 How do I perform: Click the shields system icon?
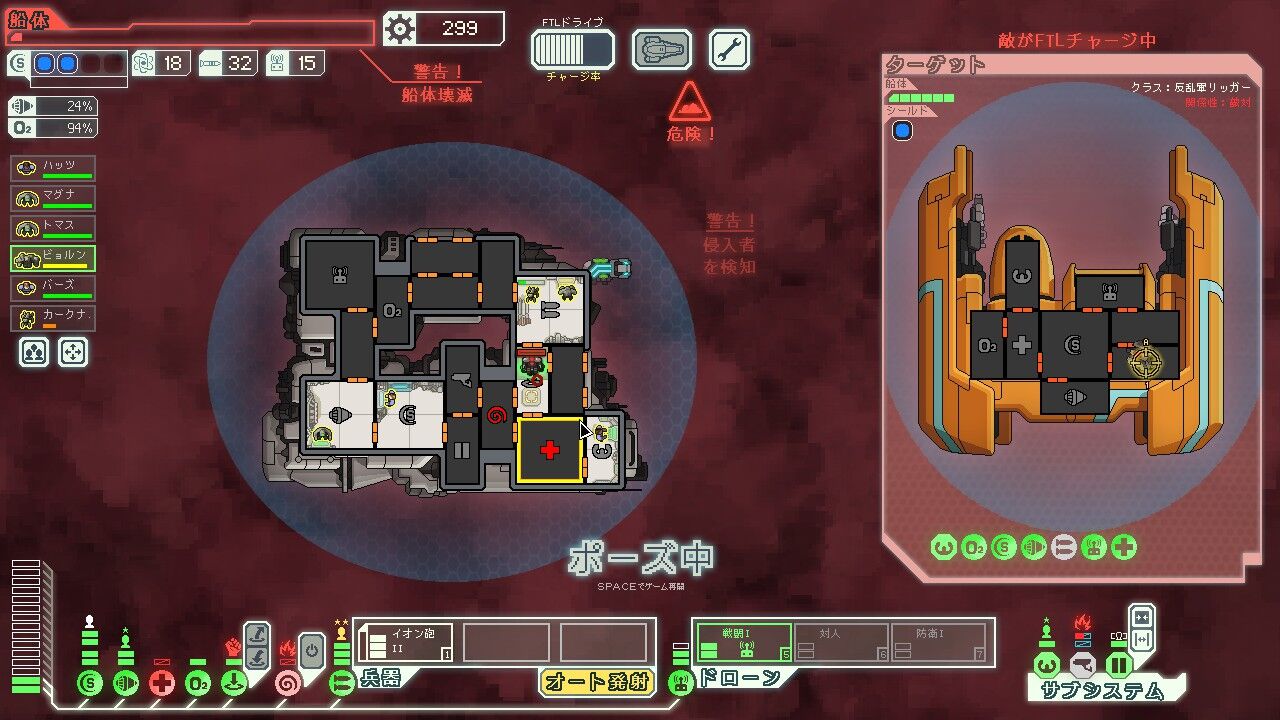pos(90,684)
